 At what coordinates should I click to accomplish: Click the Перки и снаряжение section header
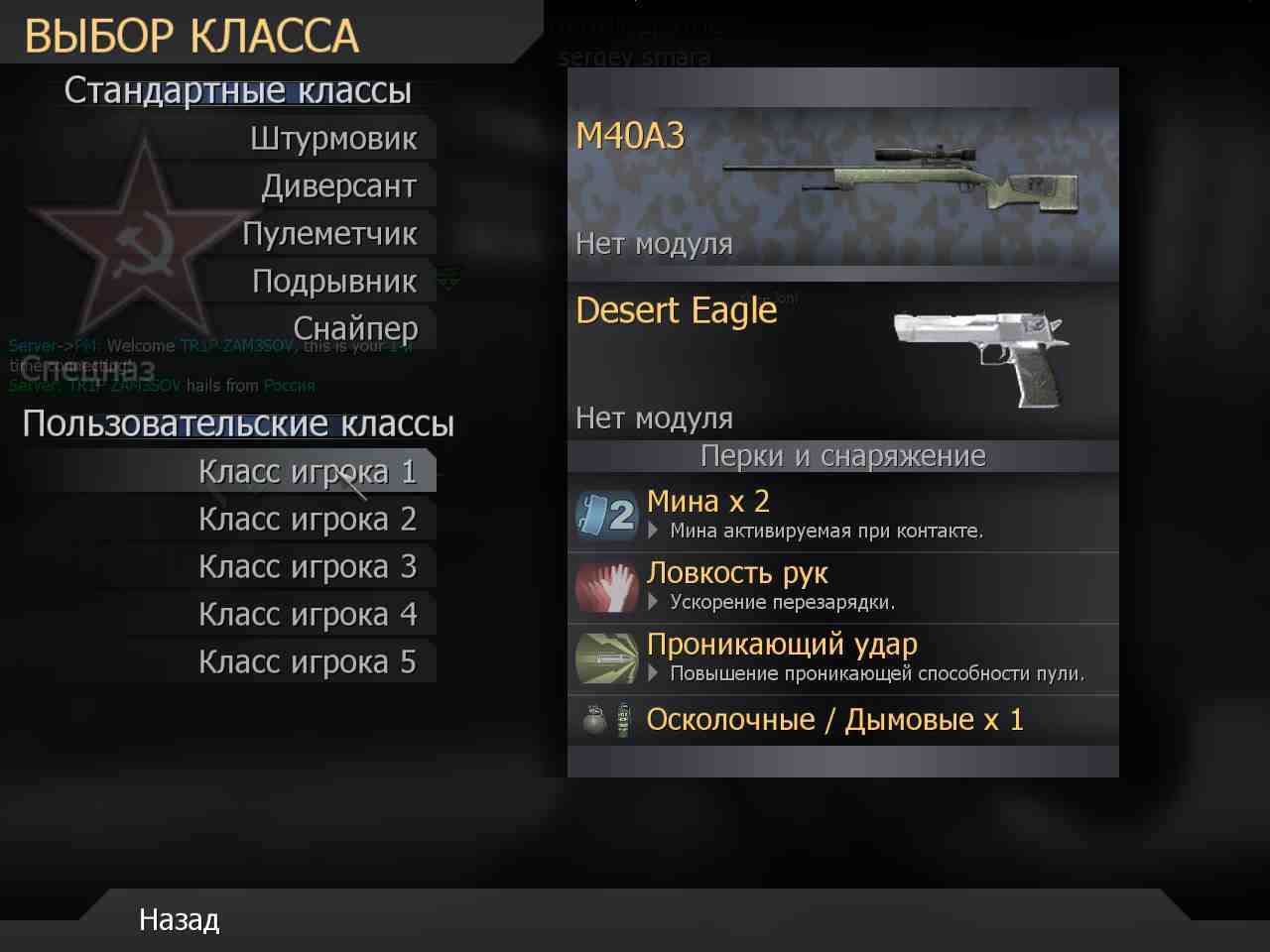[x=841, y=455]
